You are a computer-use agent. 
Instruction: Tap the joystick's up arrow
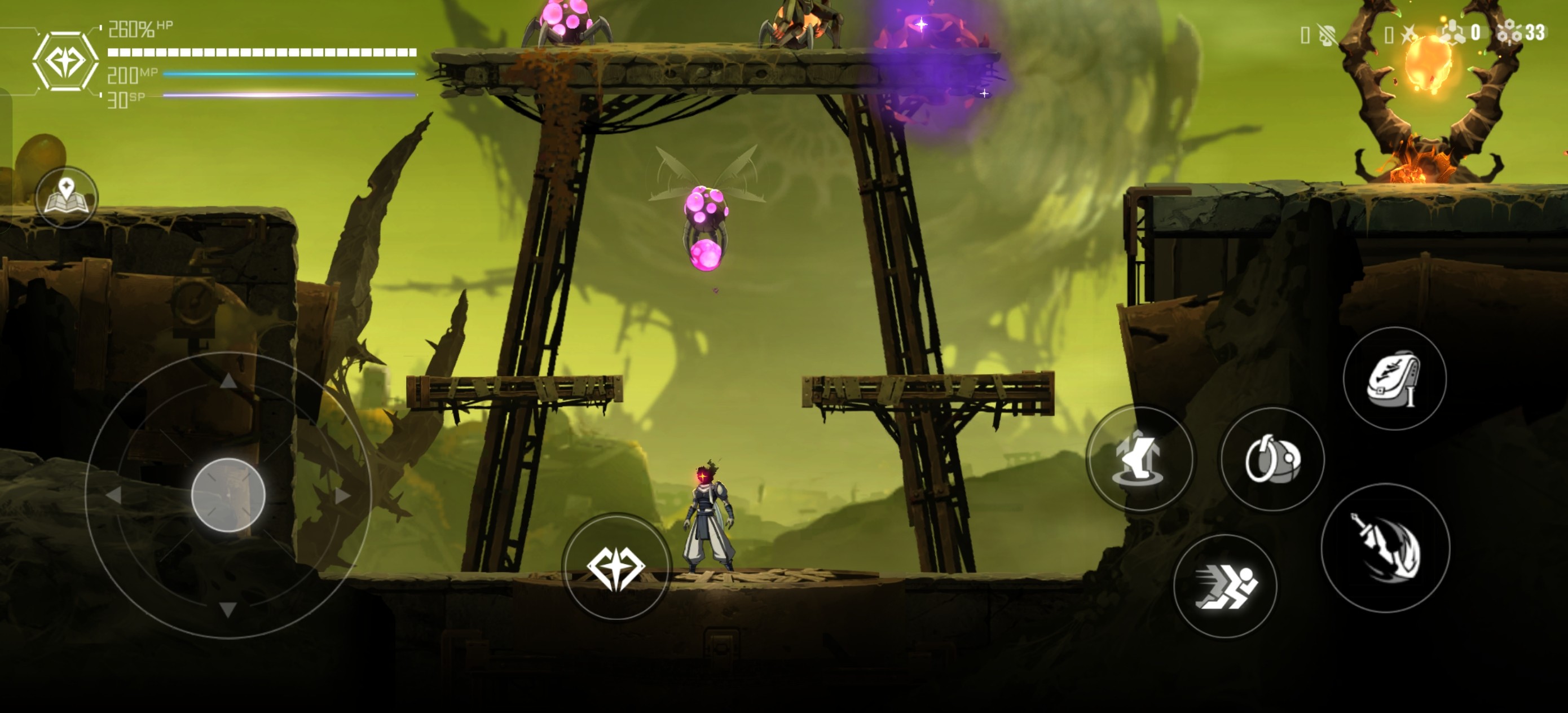click(x=228, y=381)
